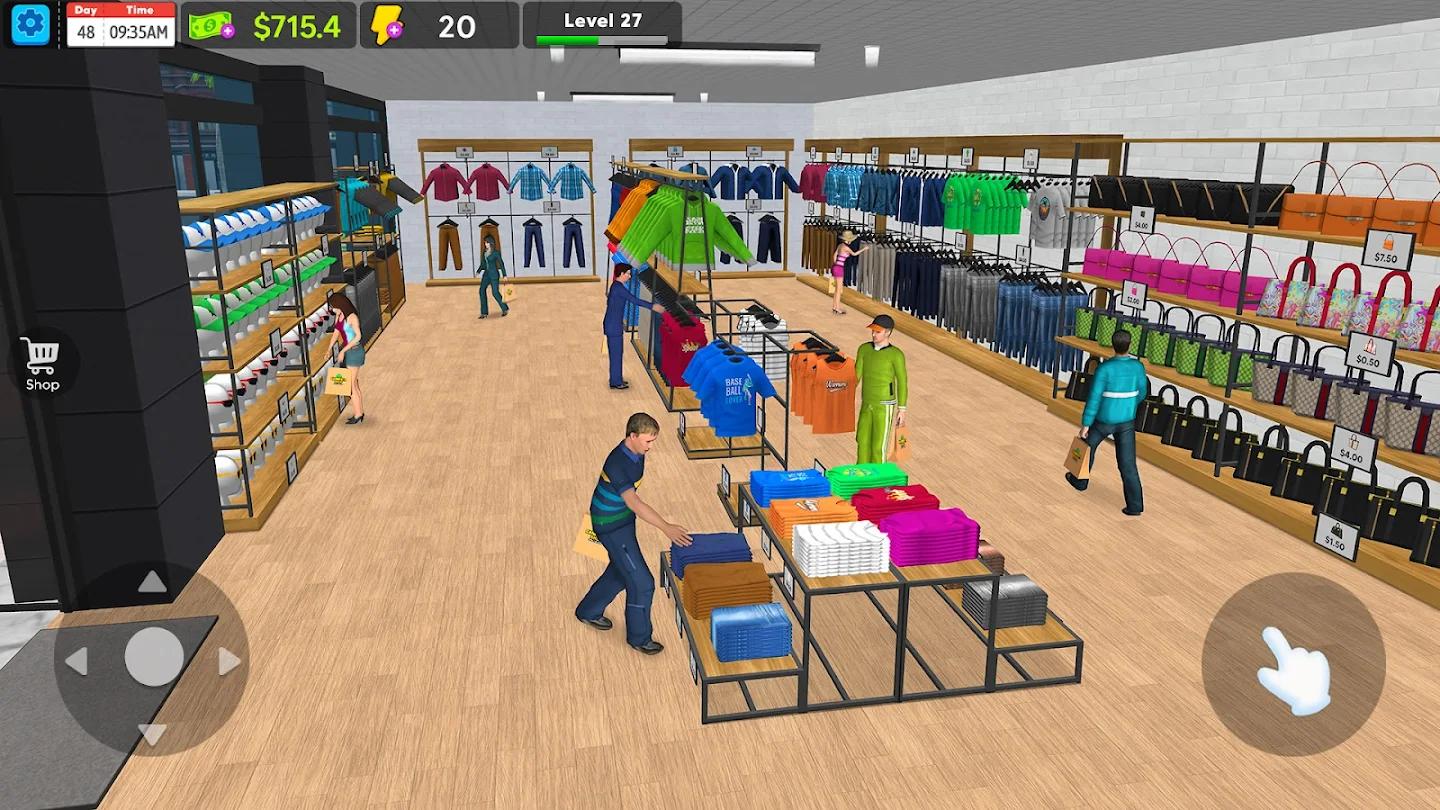Open the settings gear menu

30,22
